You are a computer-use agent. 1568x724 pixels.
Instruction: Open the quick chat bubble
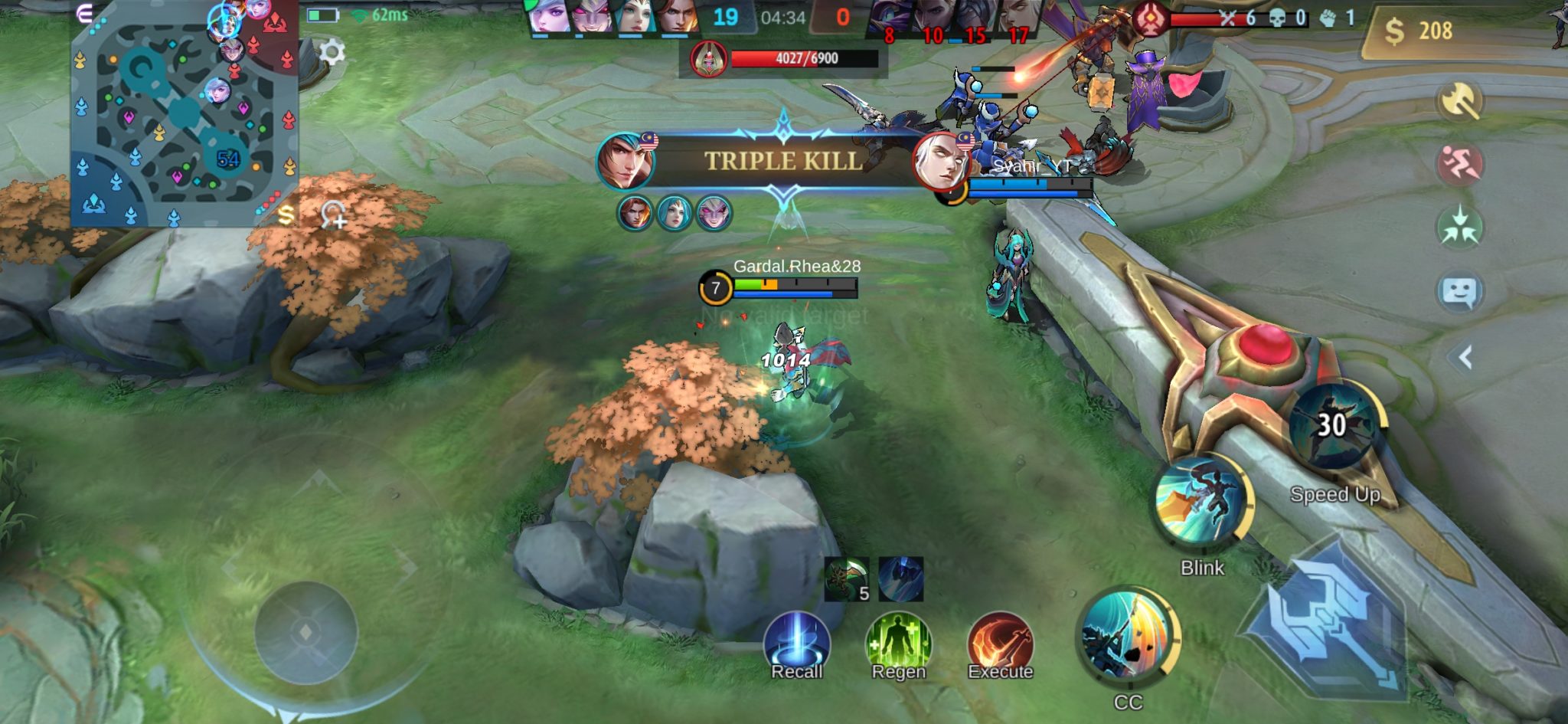pyautogui.click(x=1459, y=292)
